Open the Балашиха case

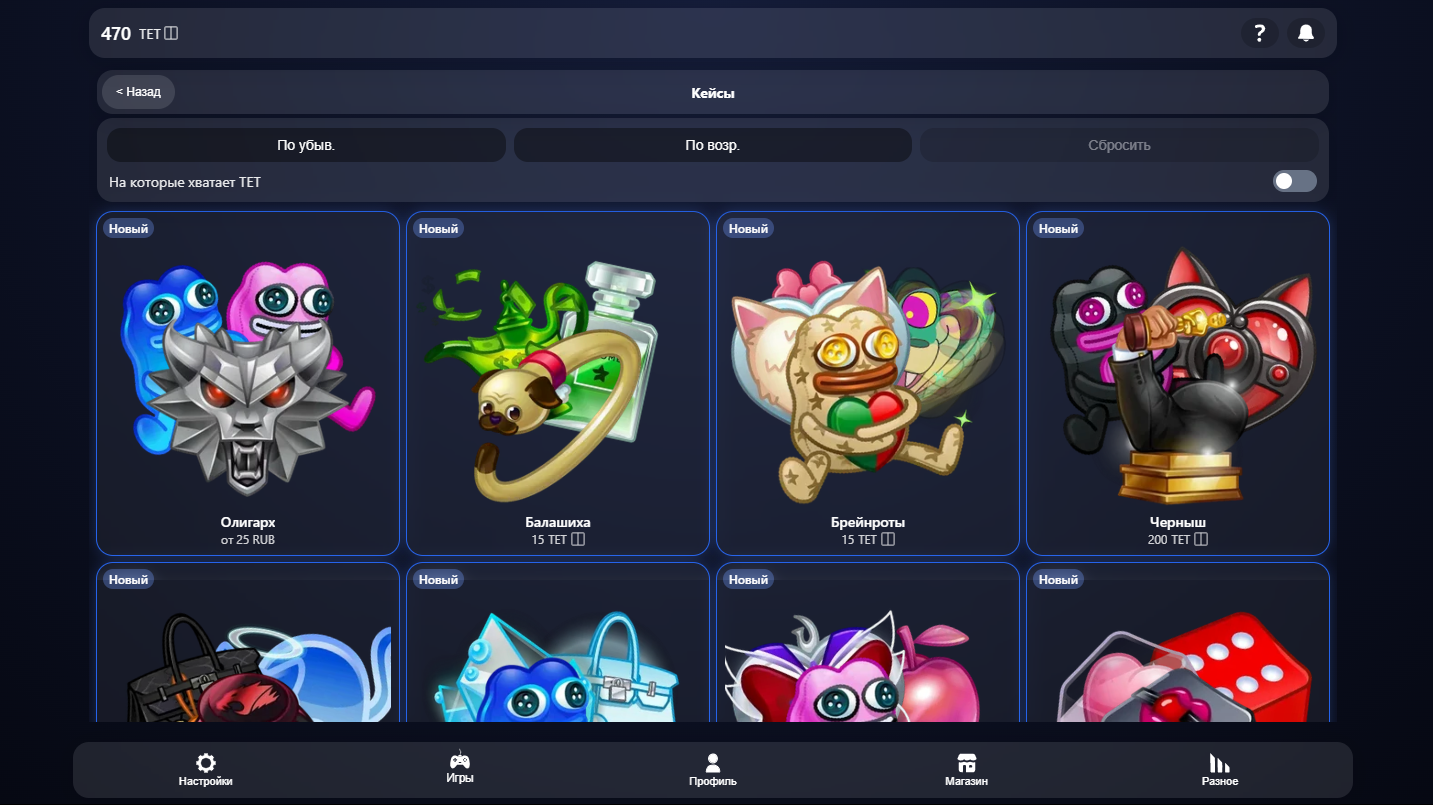(557, 383)
